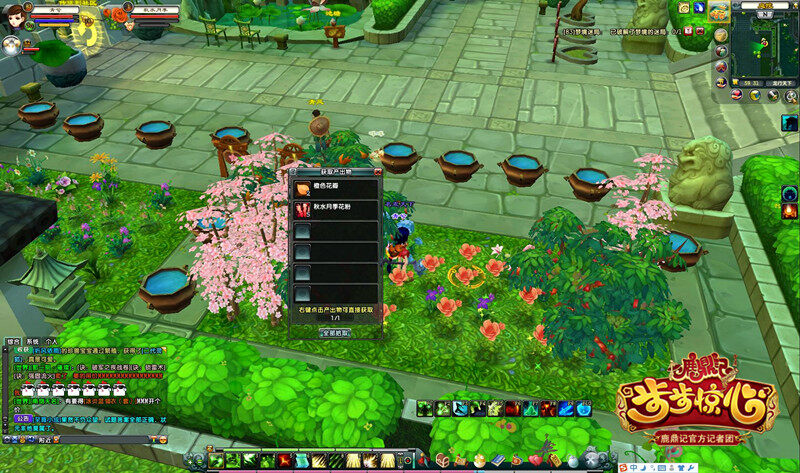Click the chat input field

pos(100,438)
